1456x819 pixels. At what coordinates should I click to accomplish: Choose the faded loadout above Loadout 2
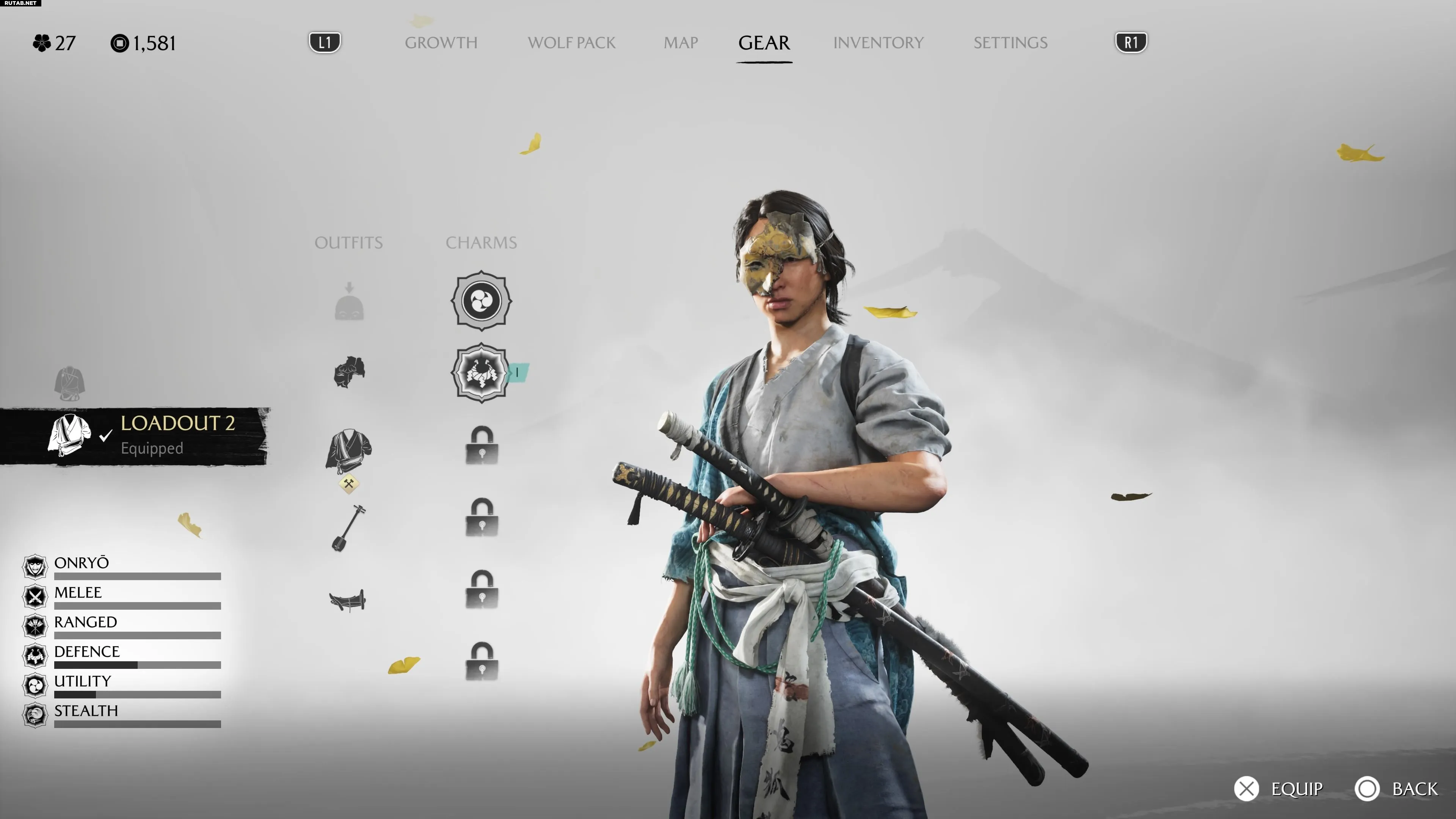click(69, 383)
